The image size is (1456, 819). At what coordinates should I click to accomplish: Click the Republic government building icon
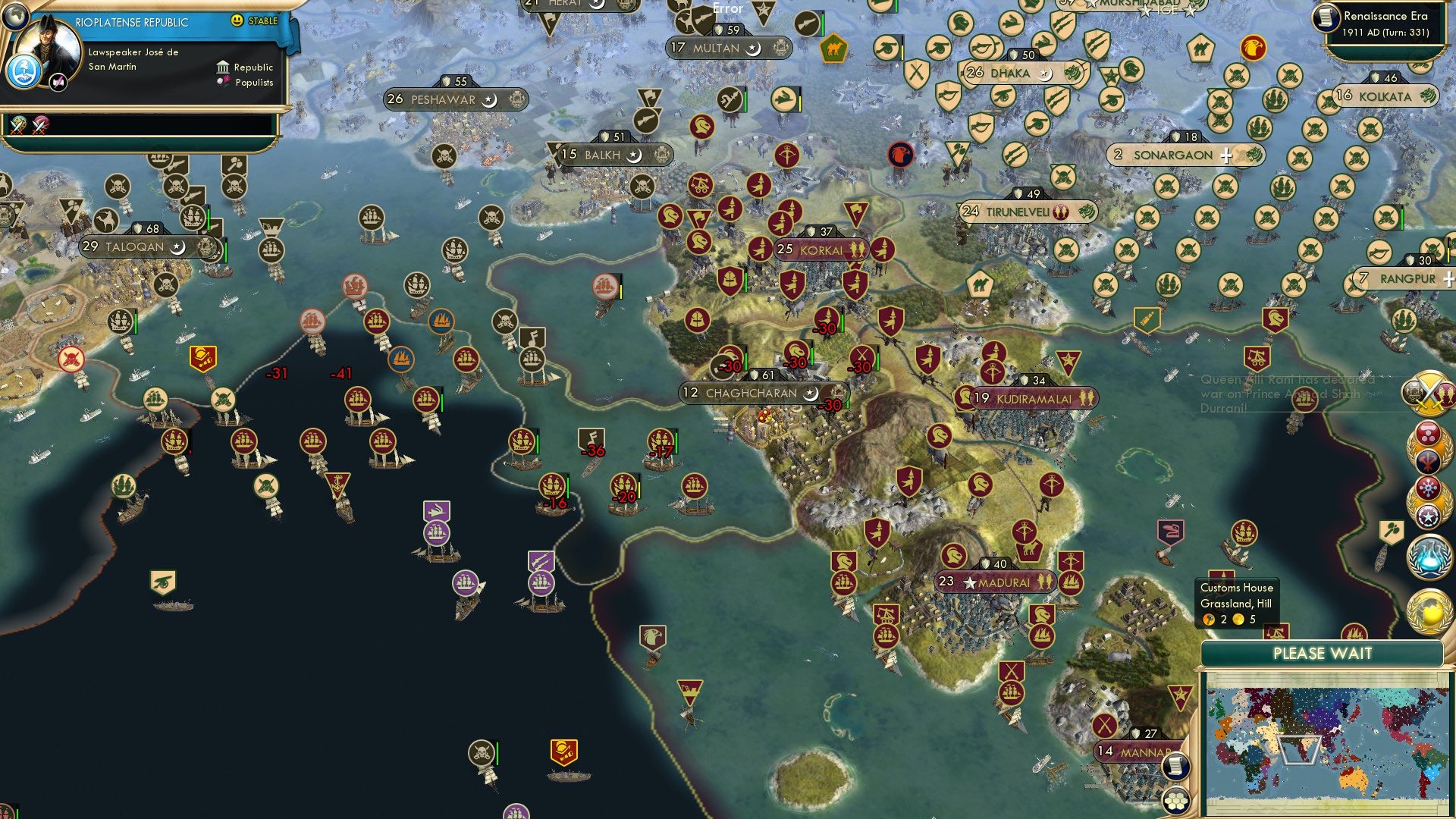221,67
